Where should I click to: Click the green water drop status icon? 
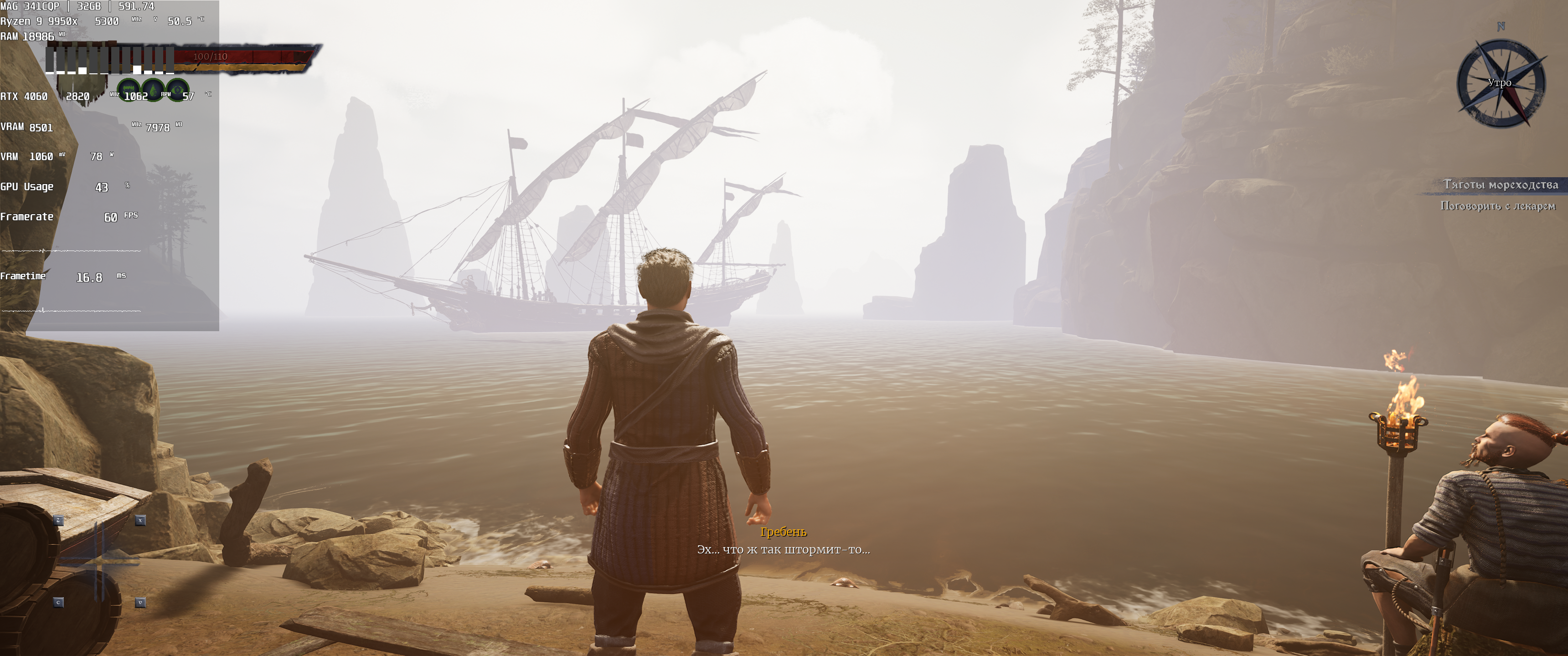pyautogui.click(x=153, y=90)
